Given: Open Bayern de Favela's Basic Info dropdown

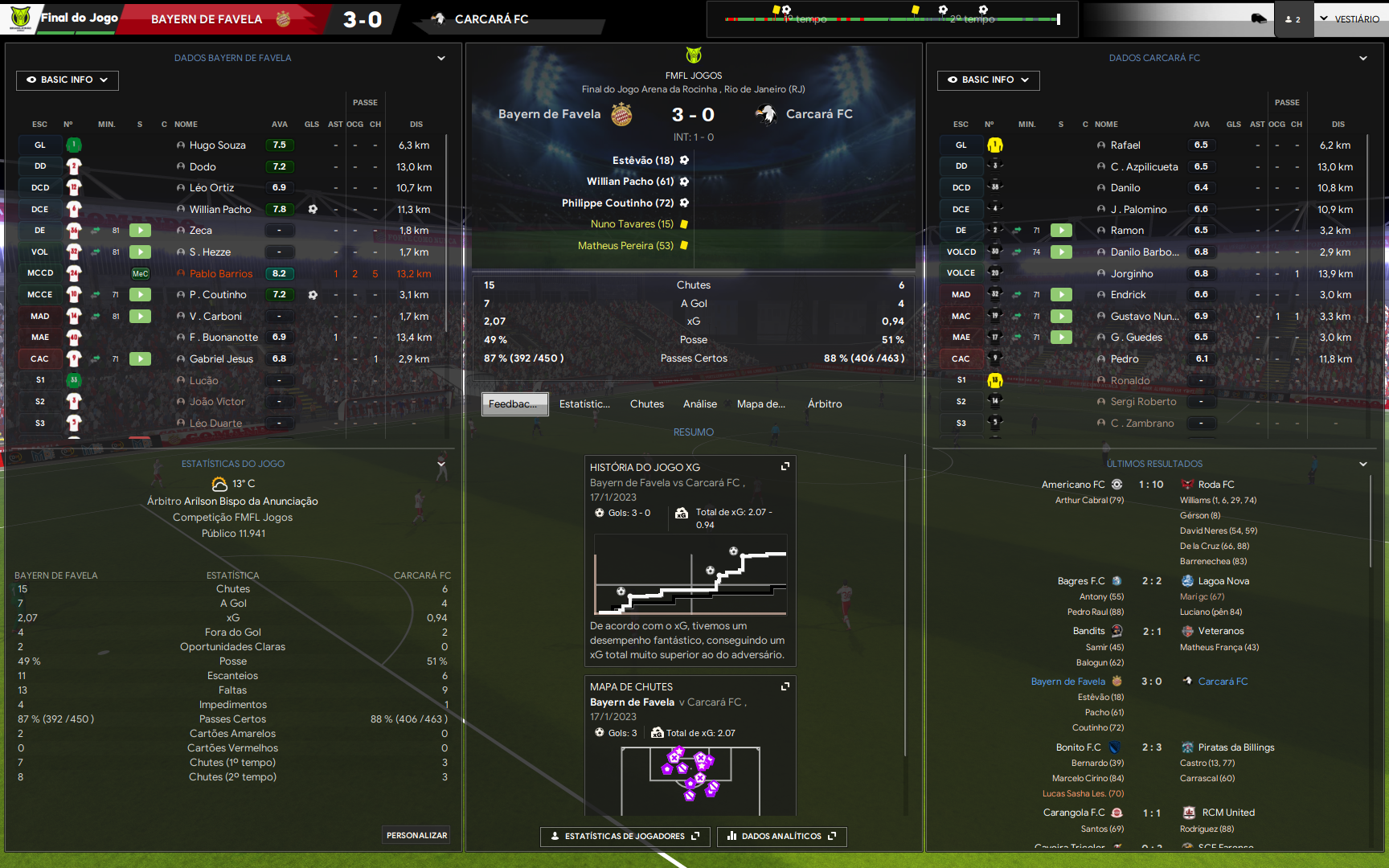Looking at the screenshot, I should coord(68,80).
